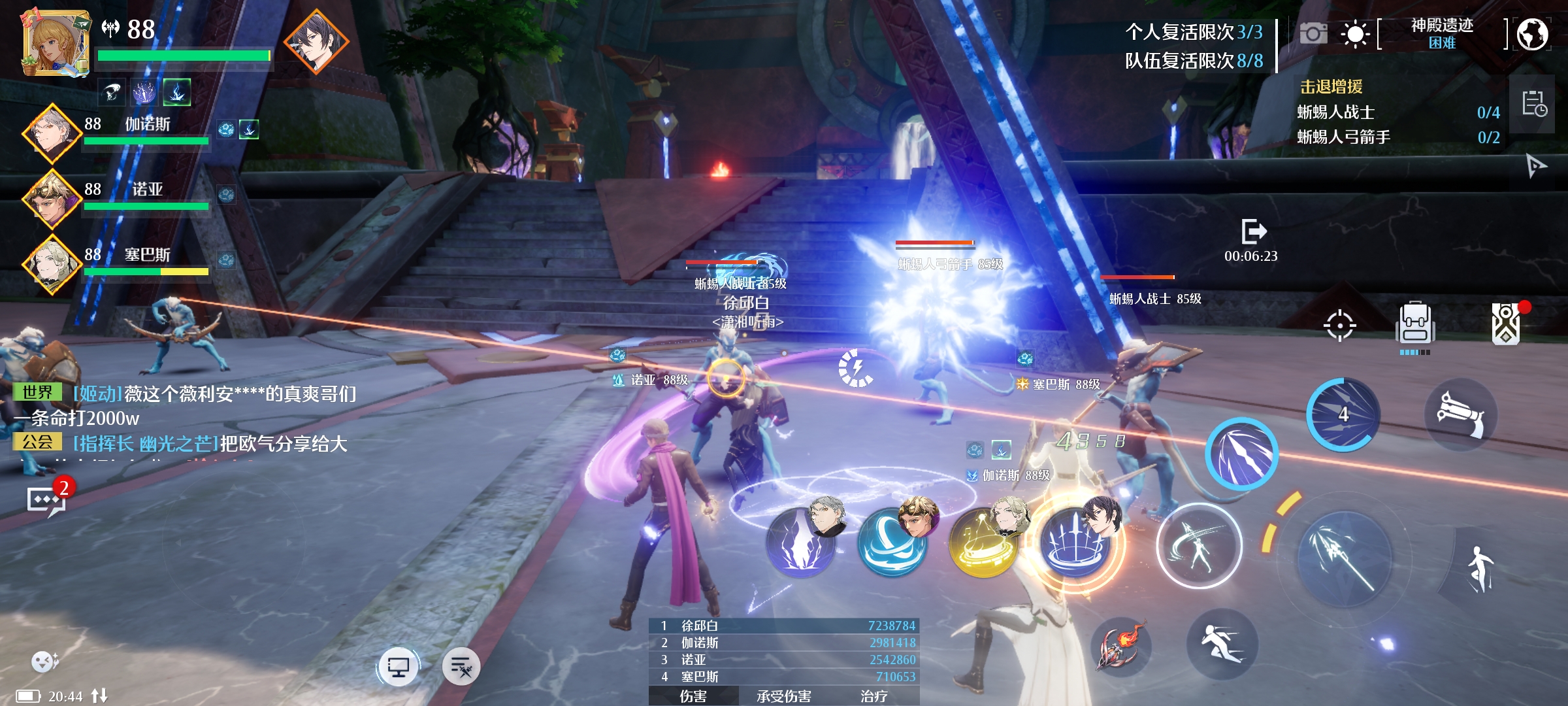The height and width of the screenshot is (706, 1568).
Task: Open the chat message bubble
Action: point(44,501)
